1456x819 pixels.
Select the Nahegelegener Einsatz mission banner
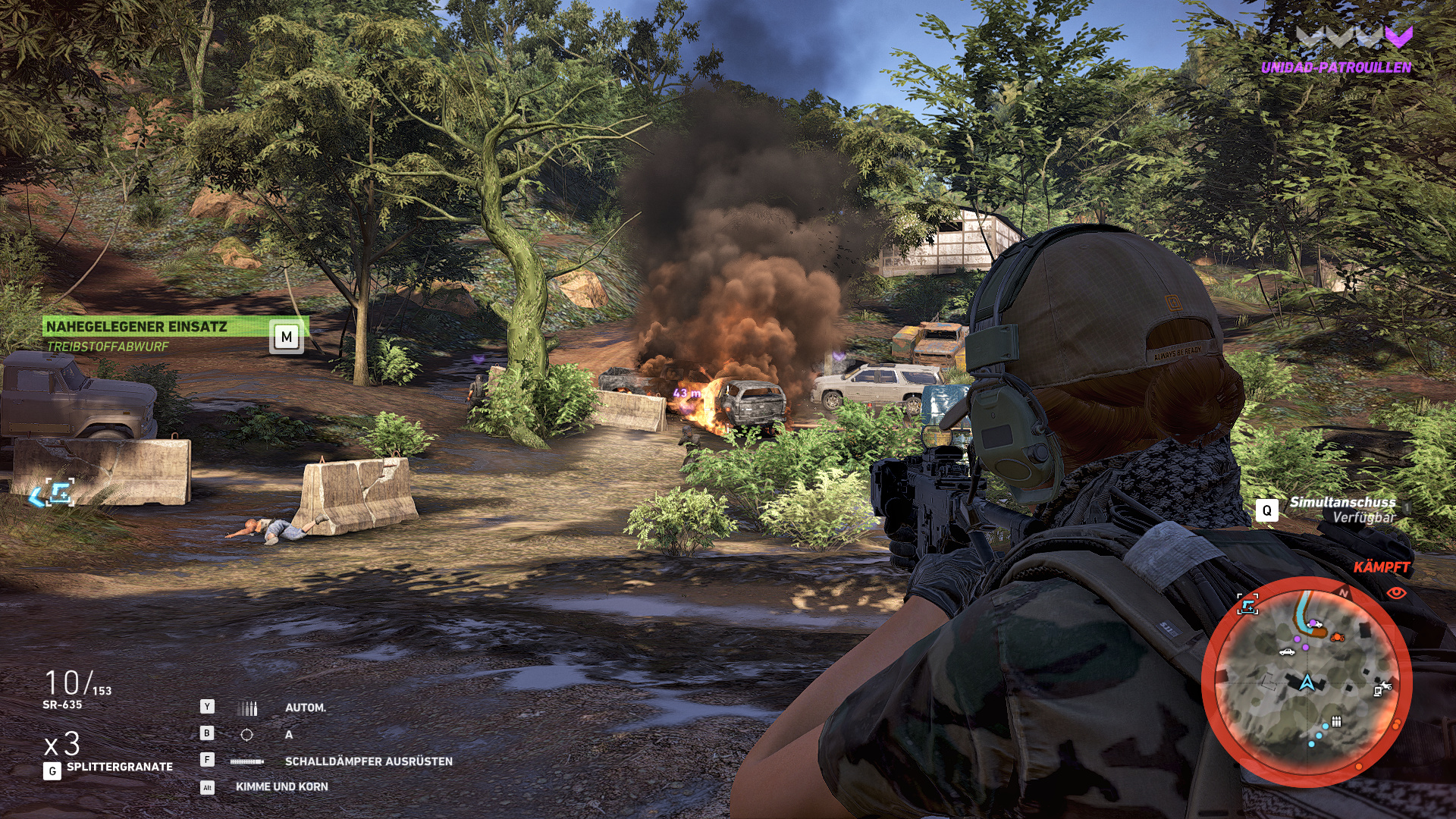137,327
